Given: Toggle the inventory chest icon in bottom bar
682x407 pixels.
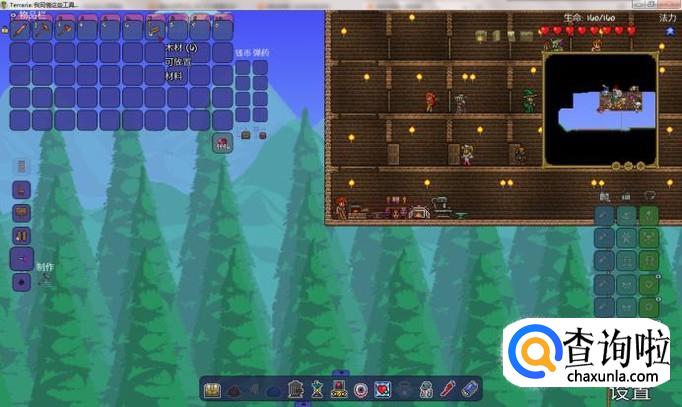Looking at the screenshot, I should tap(212, 389).
